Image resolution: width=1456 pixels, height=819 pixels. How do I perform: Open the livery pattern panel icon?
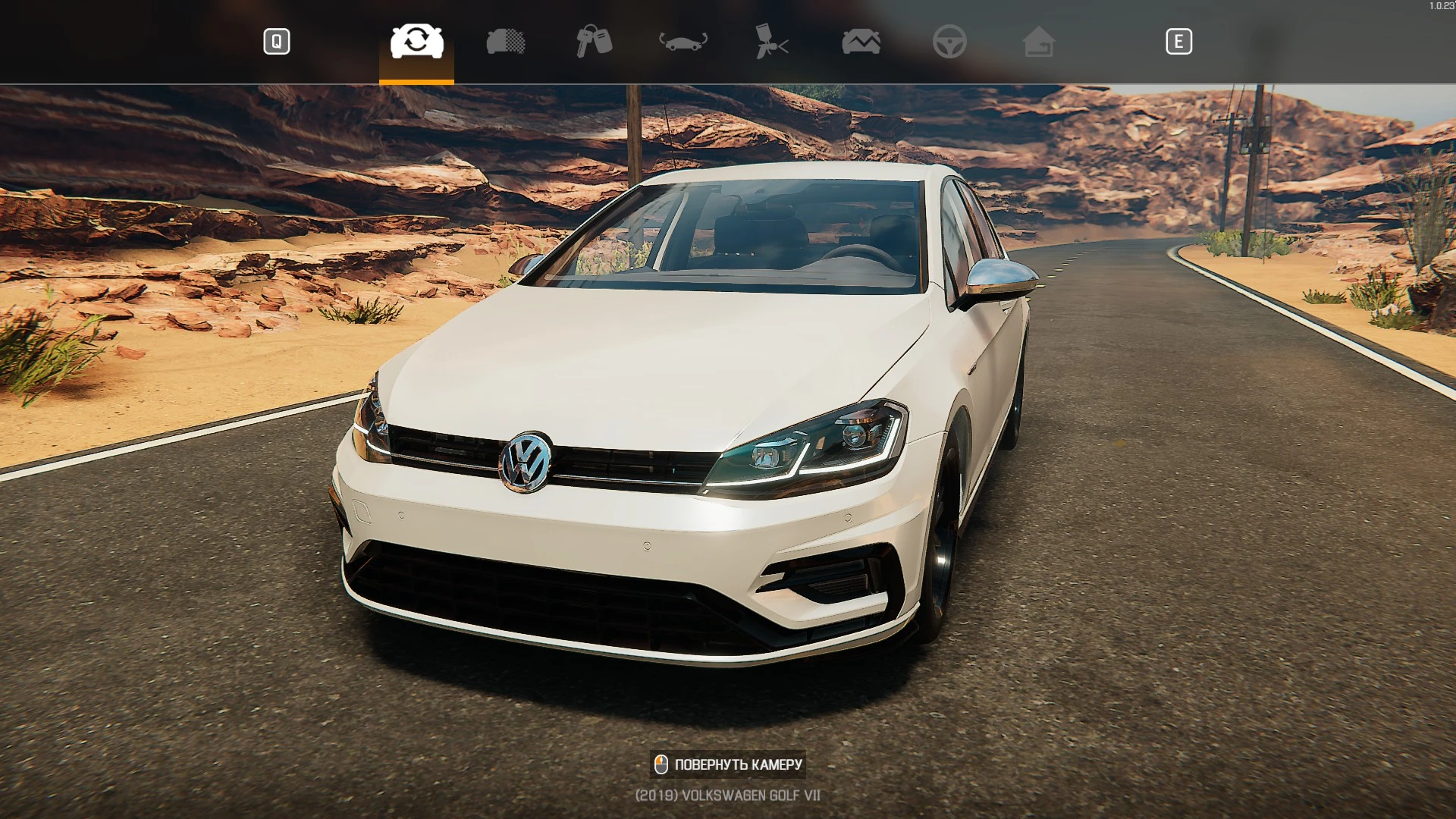click(x=505, y=42)
